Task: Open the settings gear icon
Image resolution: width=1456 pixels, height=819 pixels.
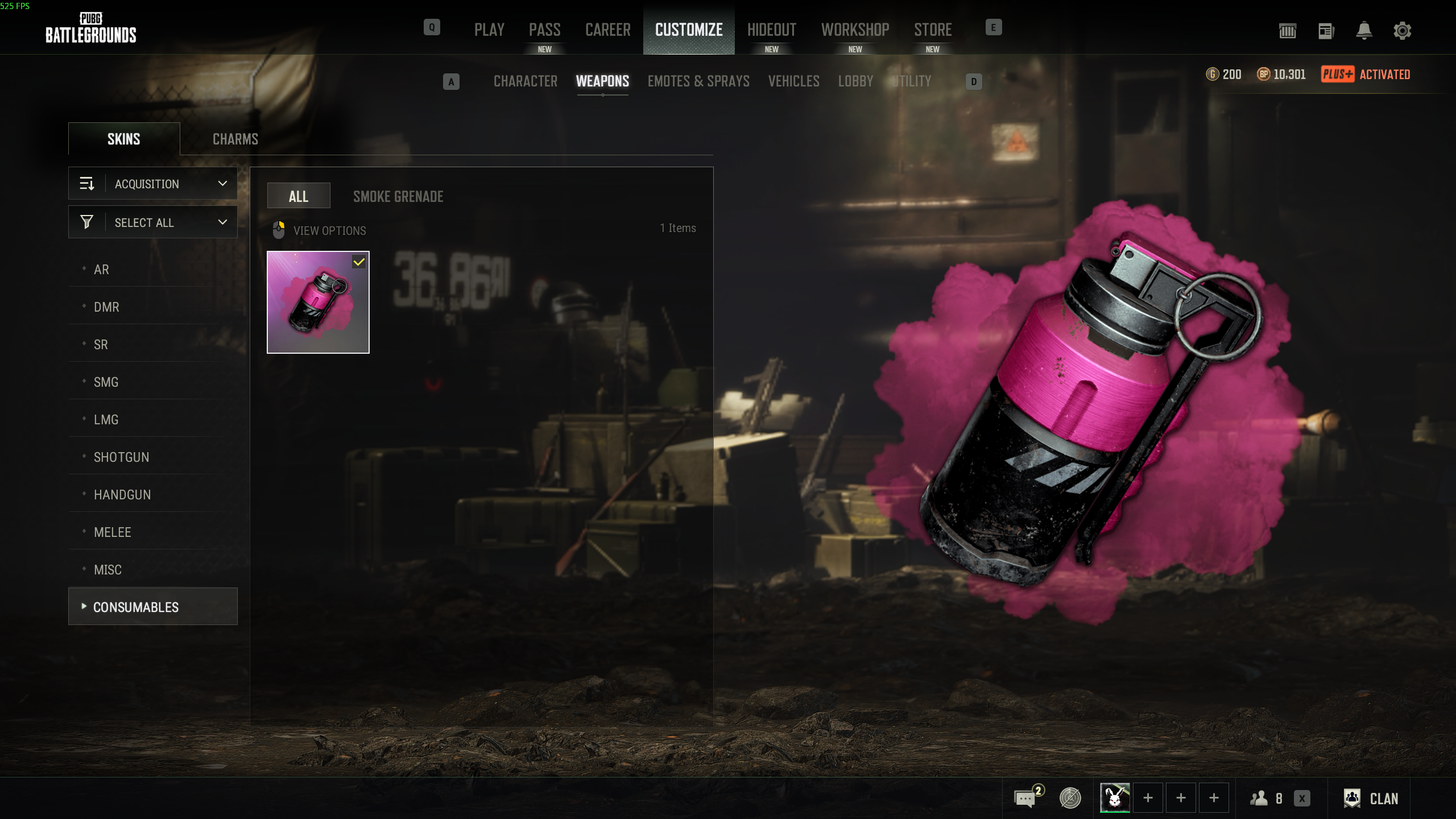Action: tap(1402, 31)
